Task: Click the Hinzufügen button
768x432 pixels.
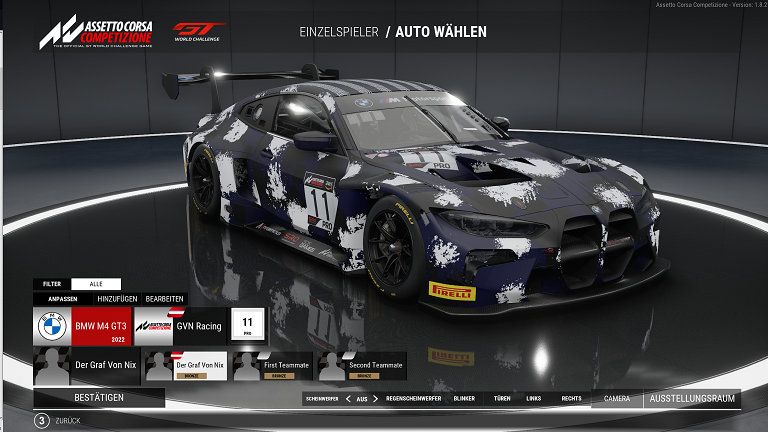Action: tap(116, 299)
